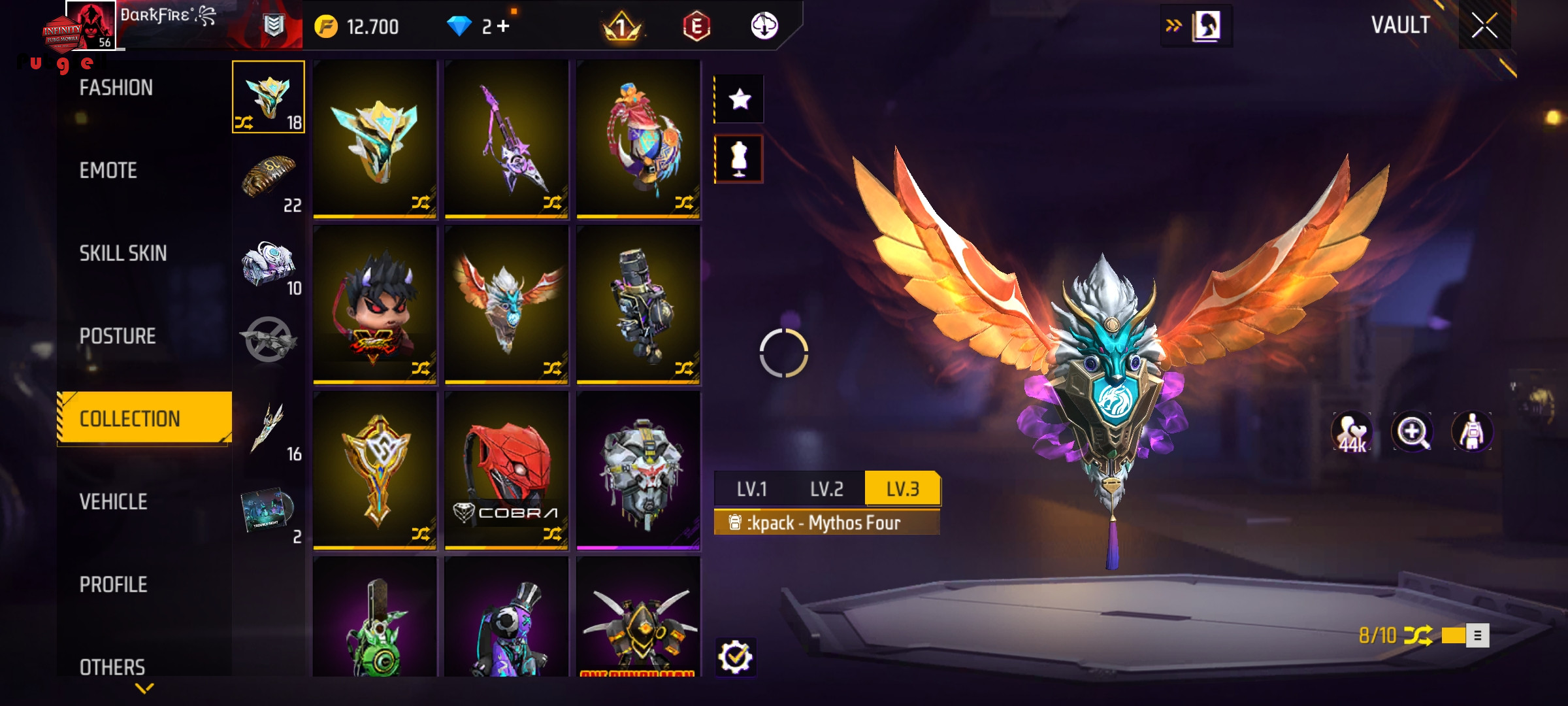Go to the Profile section
The height and width of the screenshot is (706, 1568).
click(114, 584)
